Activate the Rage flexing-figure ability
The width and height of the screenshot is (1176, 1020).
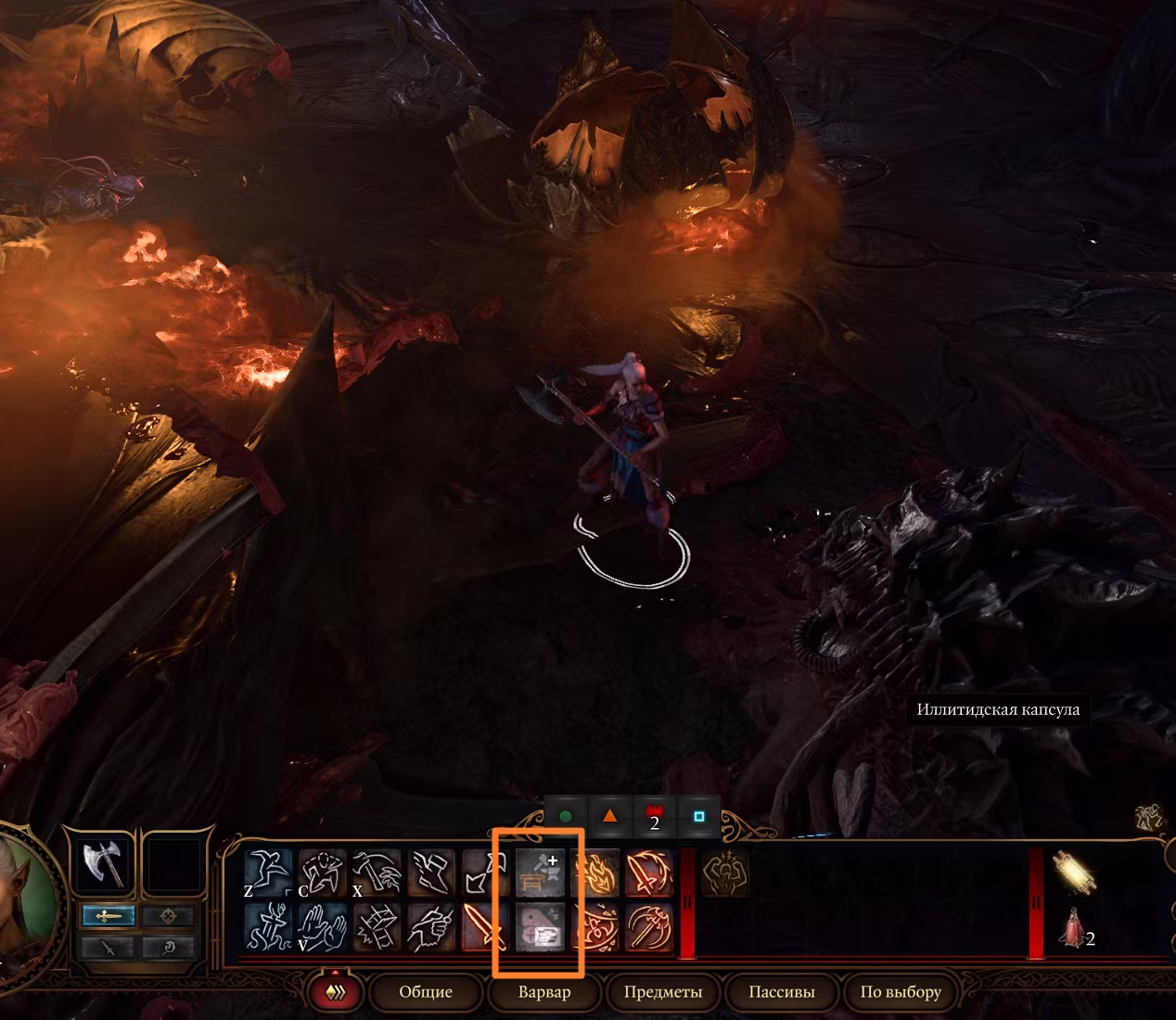click(724, 873)
